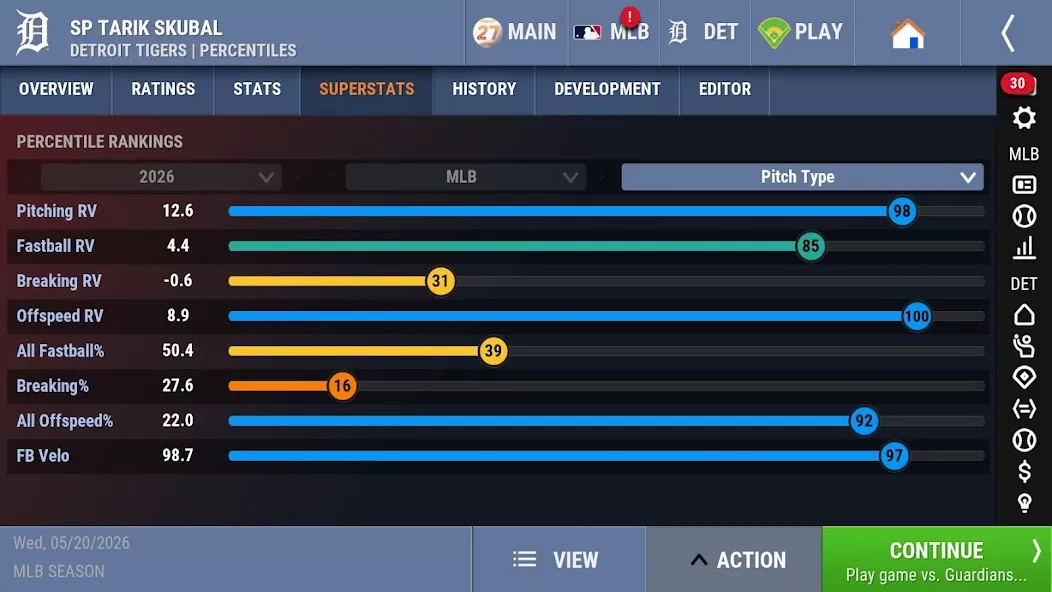
Task: Click the back arrow button
Action: pos(1007,33)
